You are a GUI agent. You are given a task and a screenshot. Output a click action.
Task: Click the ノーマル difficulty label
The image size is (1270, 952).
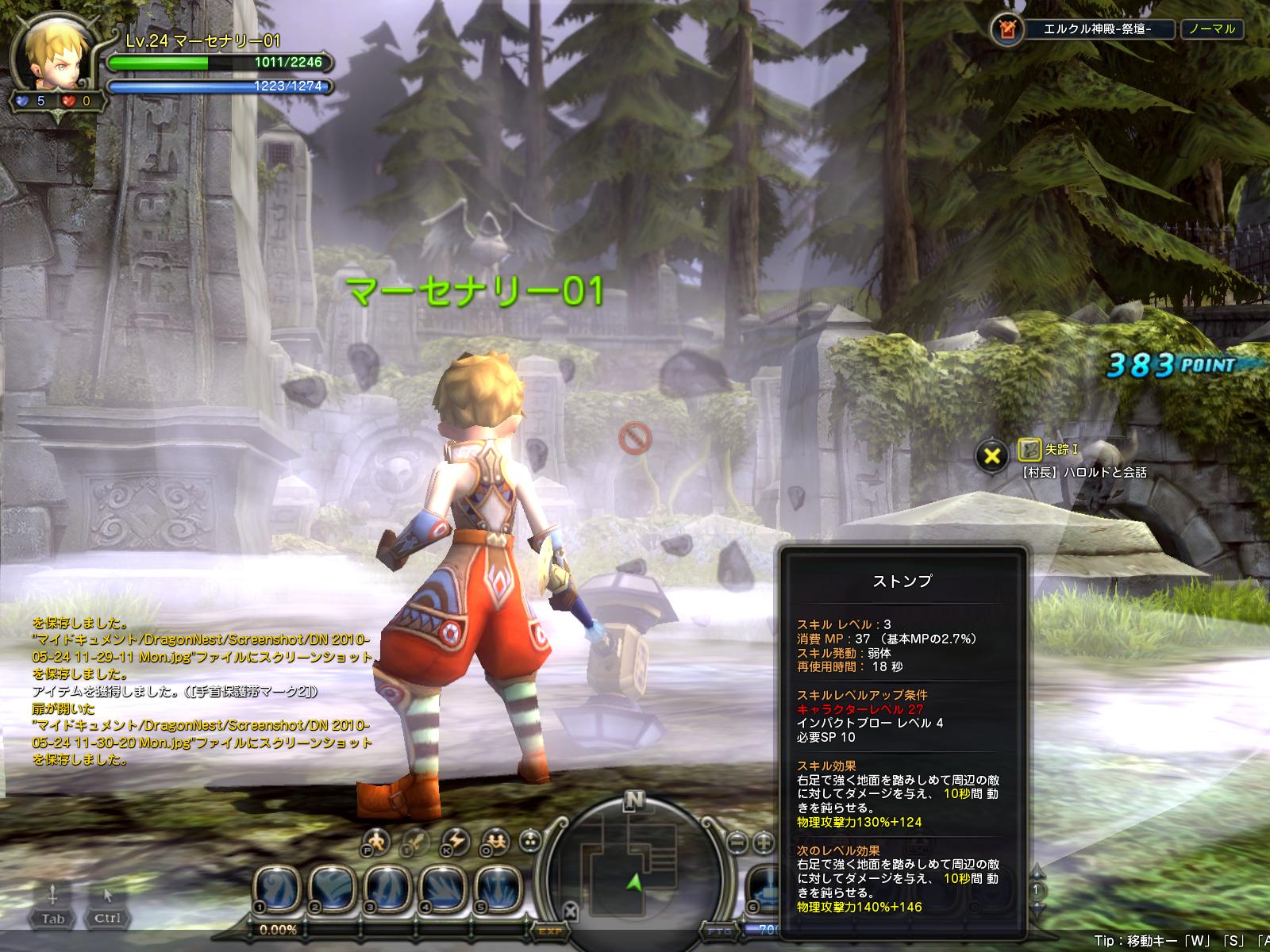pos(1211,29)
